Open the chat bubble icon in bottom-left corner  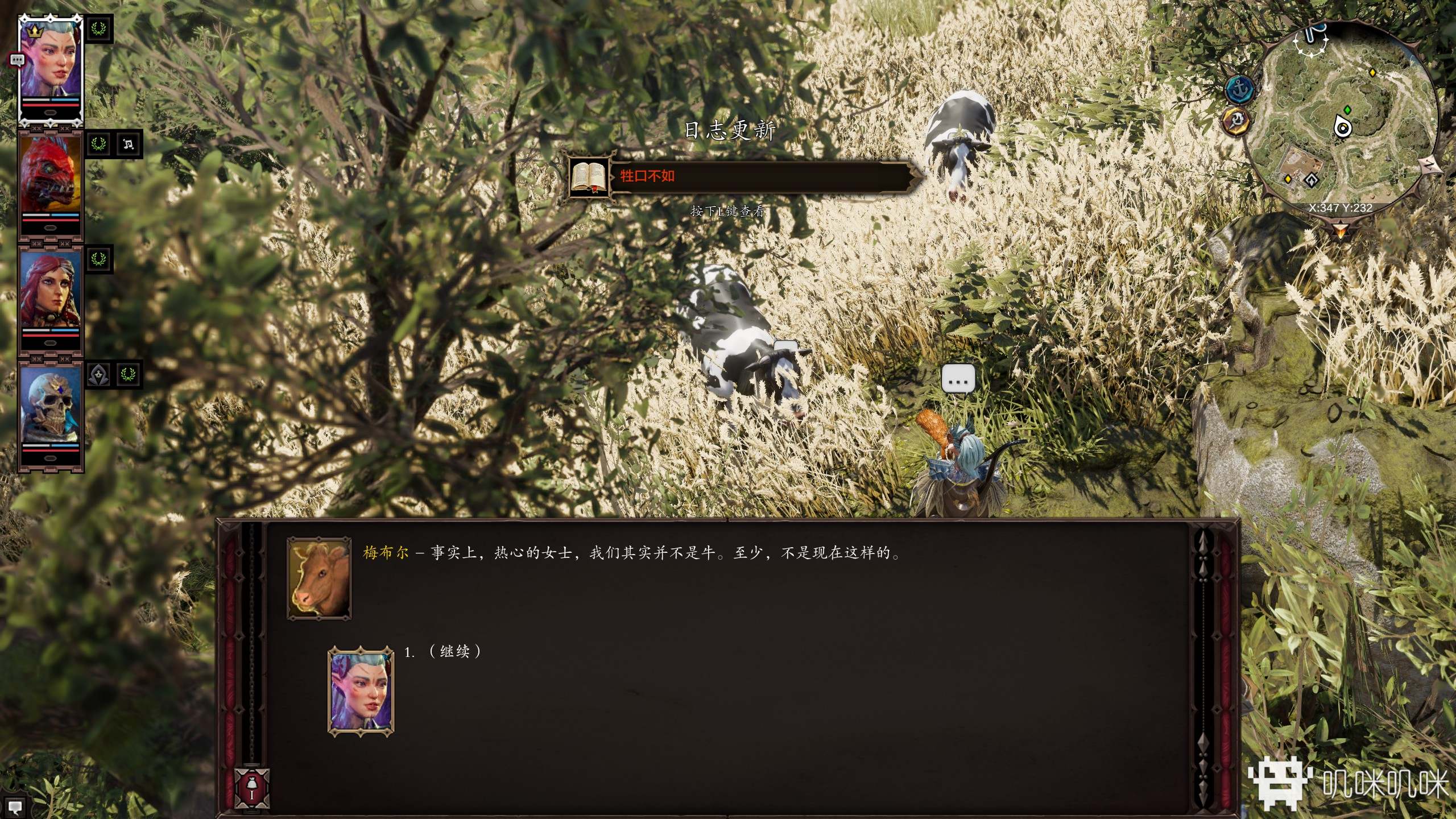[15, 806]
